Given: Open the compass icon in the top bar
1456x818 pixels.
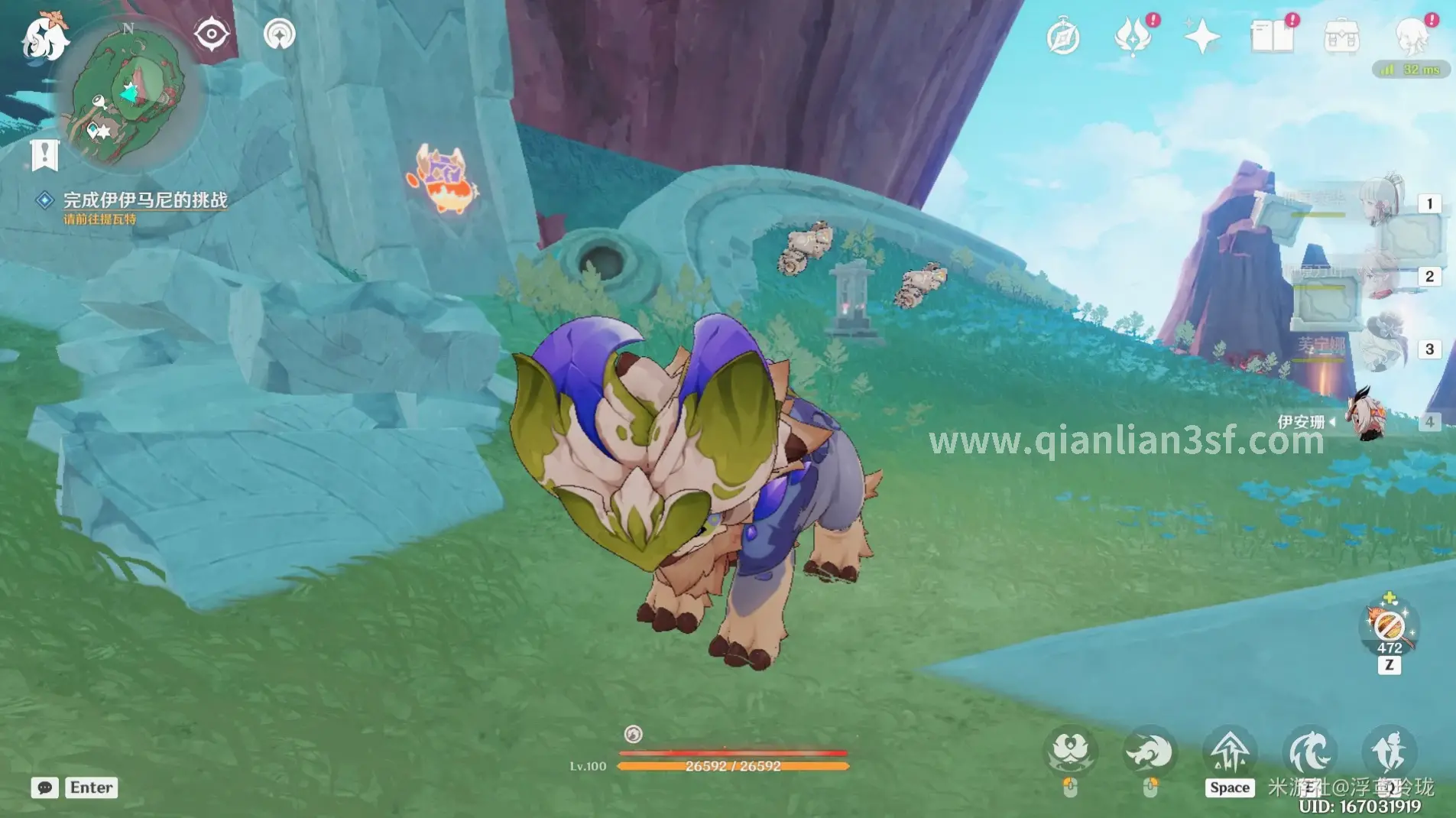Looking at the screenshot, I should [x=1062, y=37].
